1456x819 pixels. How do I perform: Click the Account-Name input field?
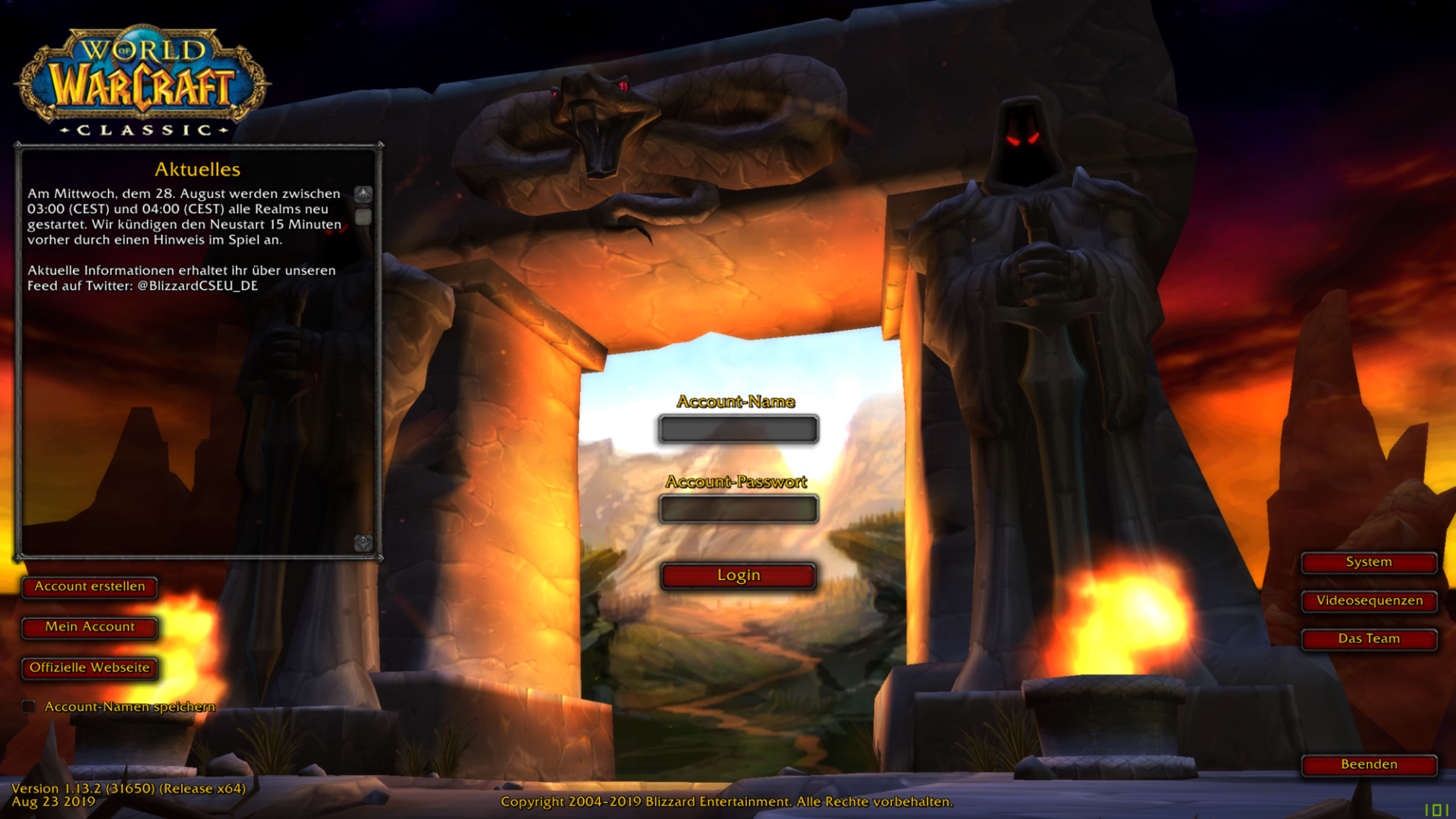point(738,429)
